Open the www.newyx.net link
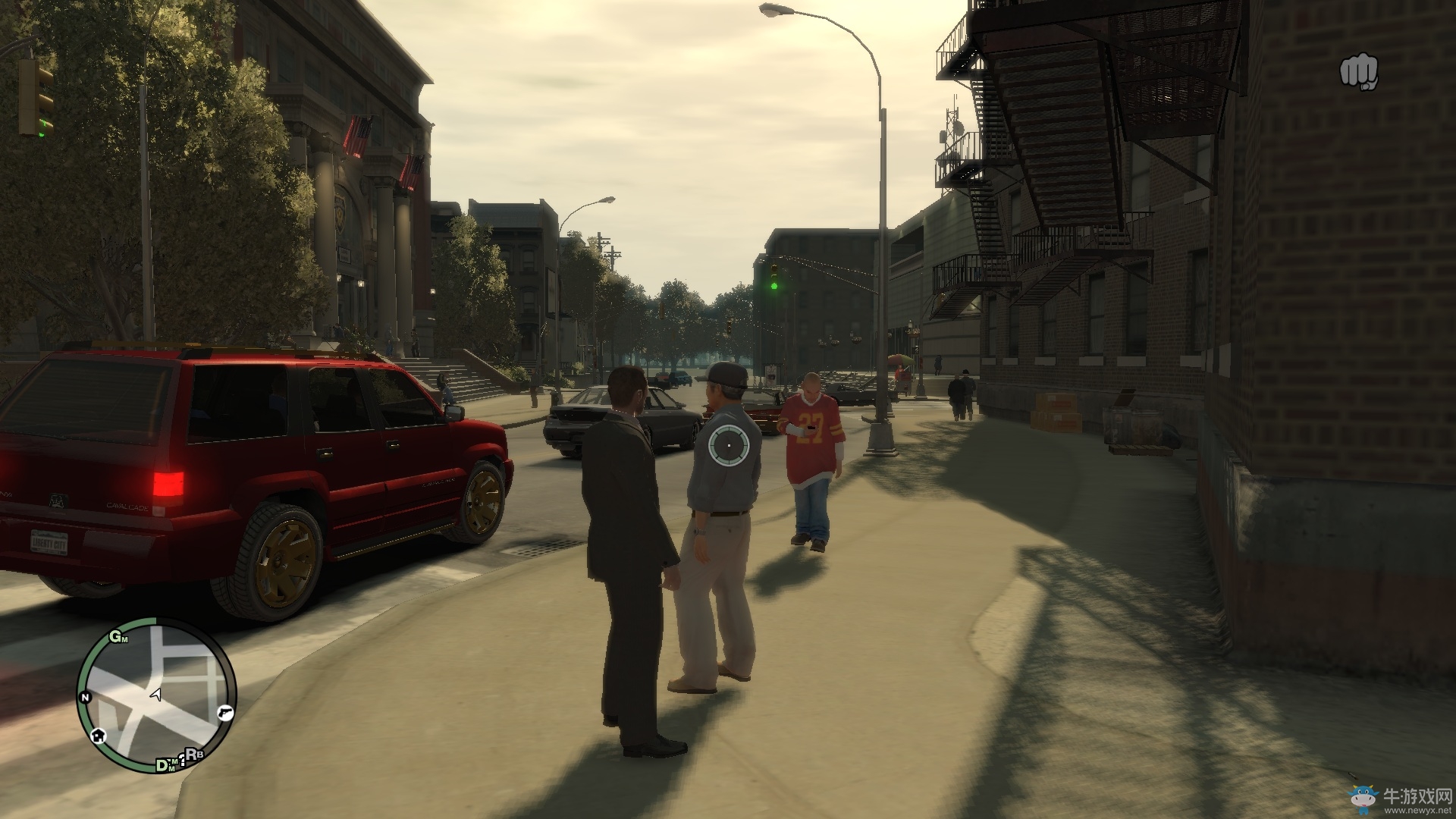The height and width of the screenshot is (819, 1456). click(1417, 810)
